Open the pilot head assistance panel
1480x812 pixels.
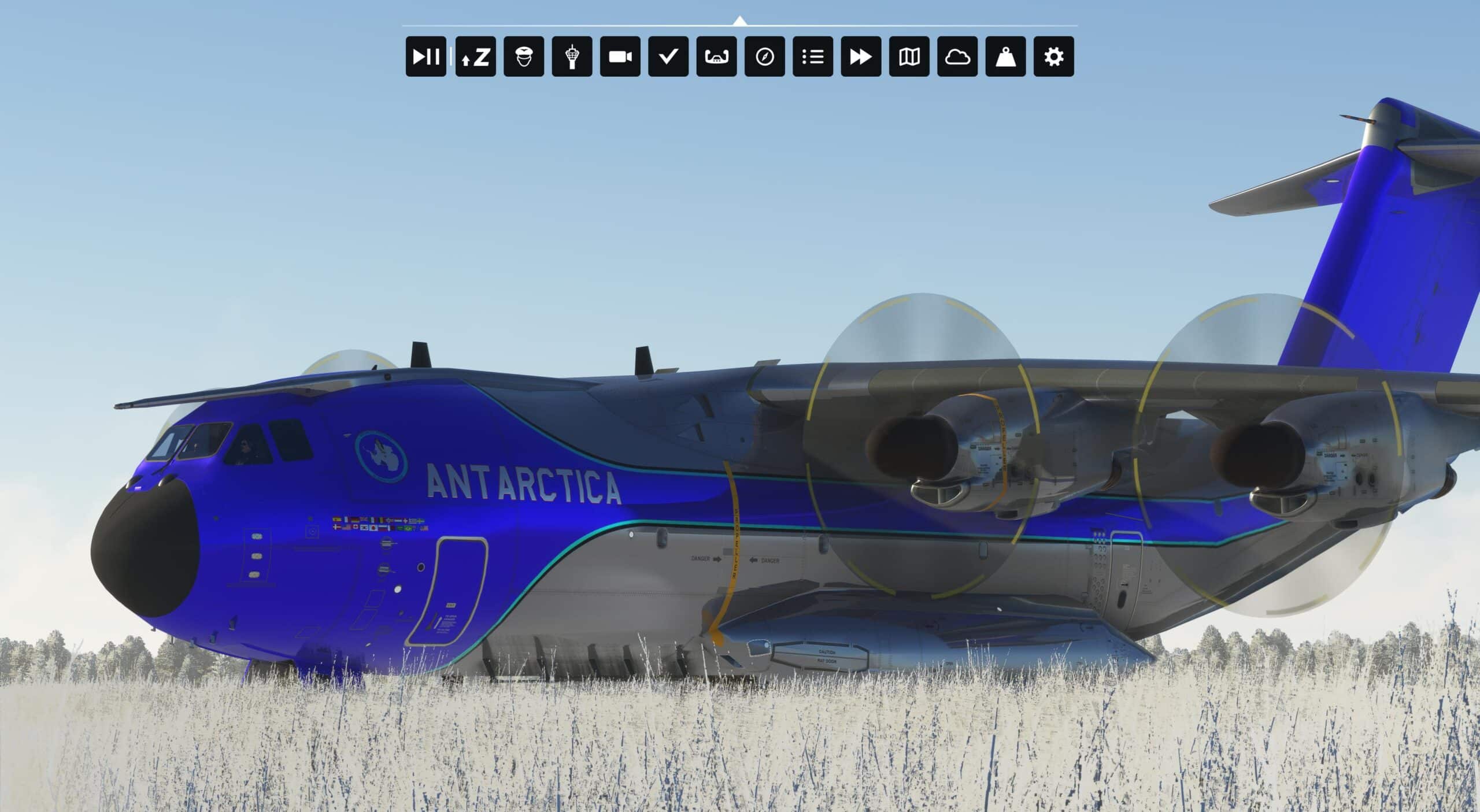[524, 57]
